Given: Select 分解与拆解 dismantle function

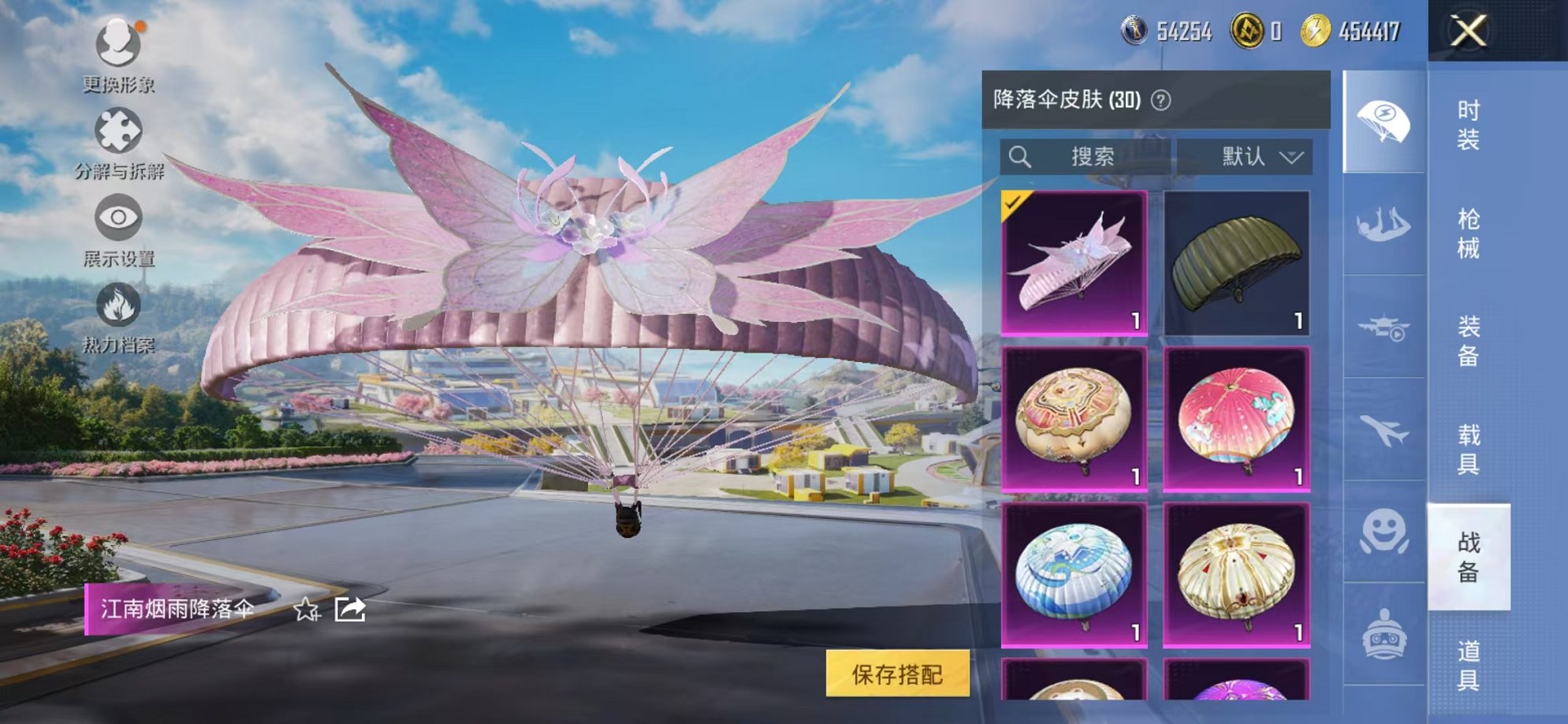Looking at the screenshot, I should [117, 130].
